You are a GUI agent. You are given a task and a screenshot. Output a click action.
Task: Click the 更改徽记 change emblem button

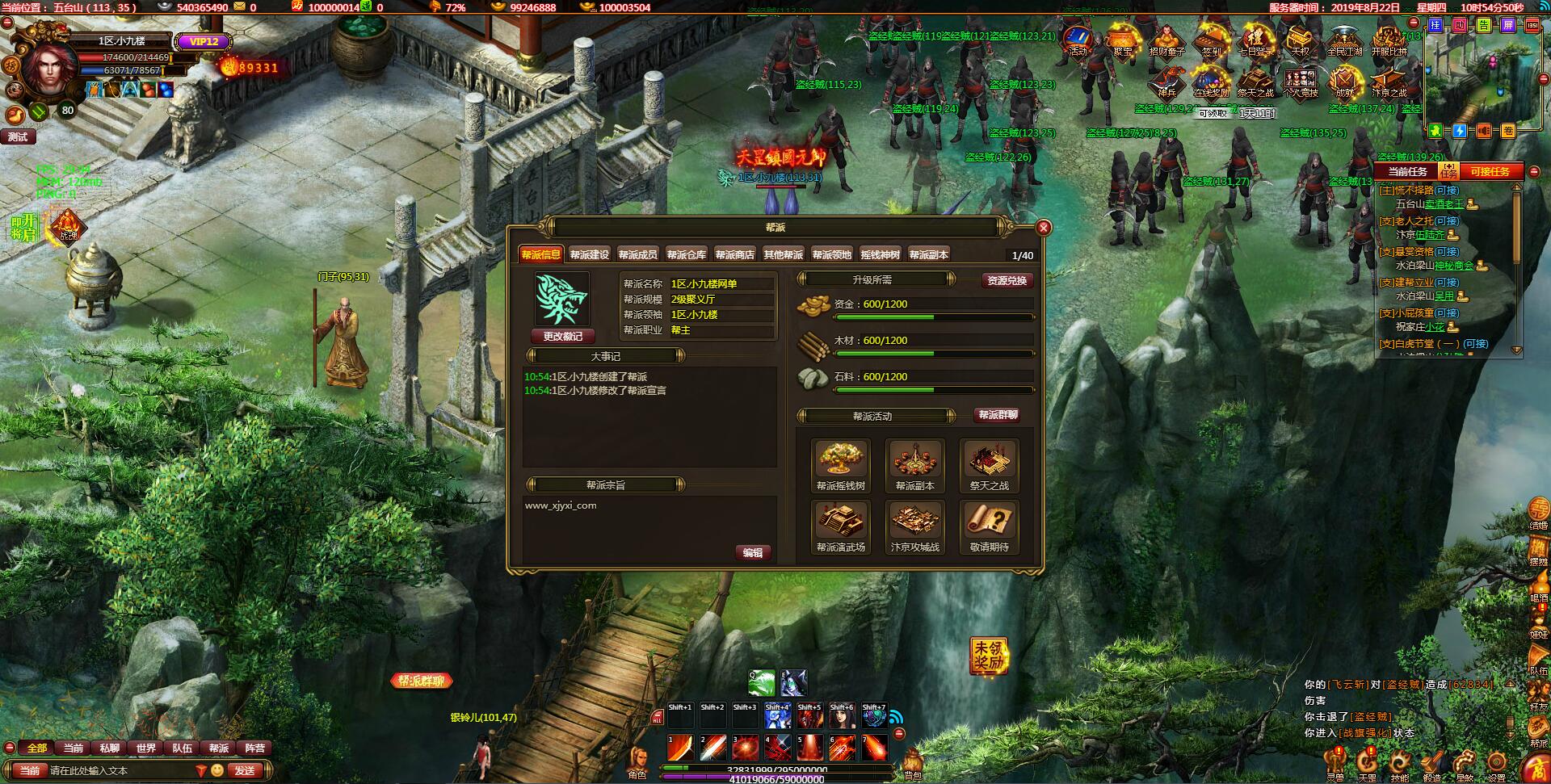(562, 337)
